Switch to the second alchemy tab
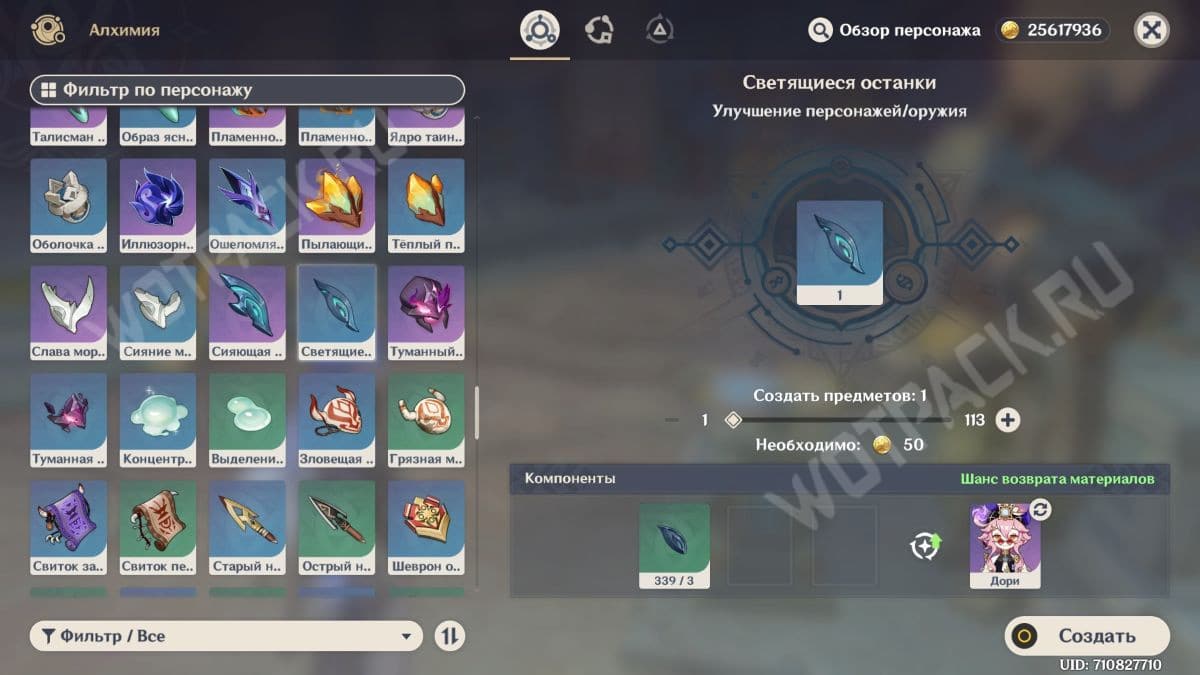This screenshot has height=675, width=1200. click(599, 30)
